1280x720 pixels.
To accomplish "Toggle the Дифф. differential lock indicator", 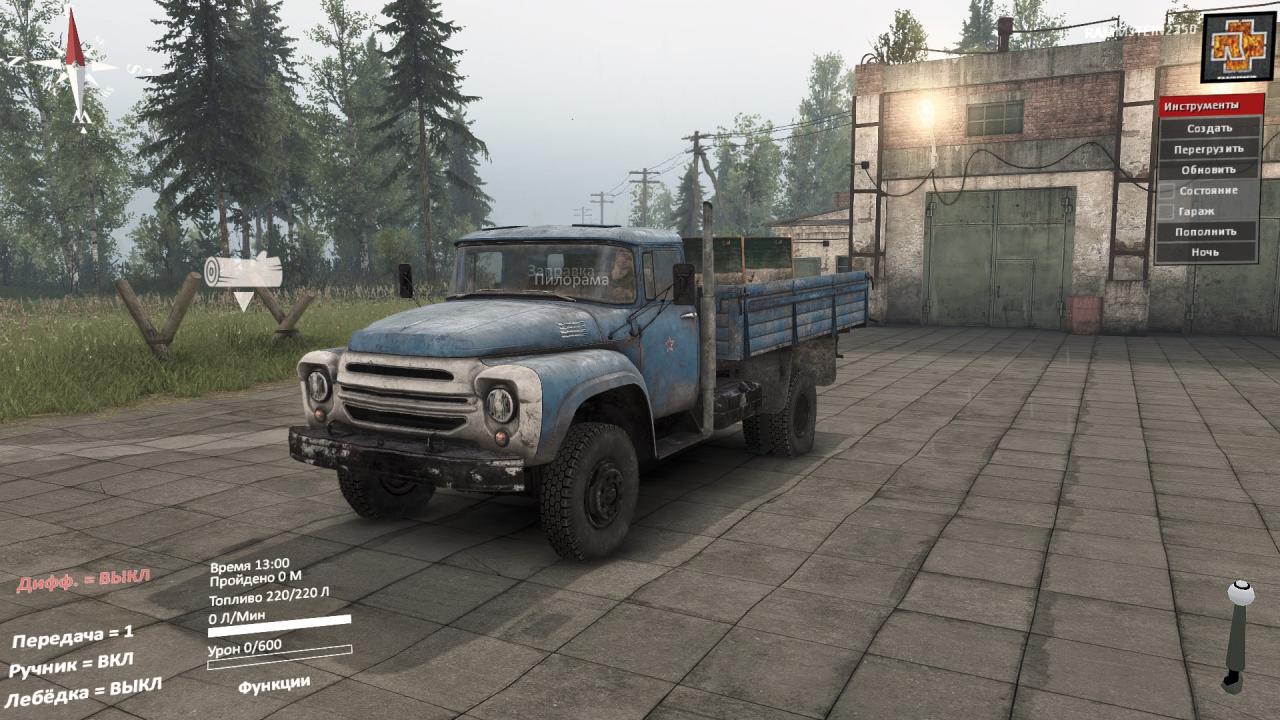I will (x=83, y=579).
